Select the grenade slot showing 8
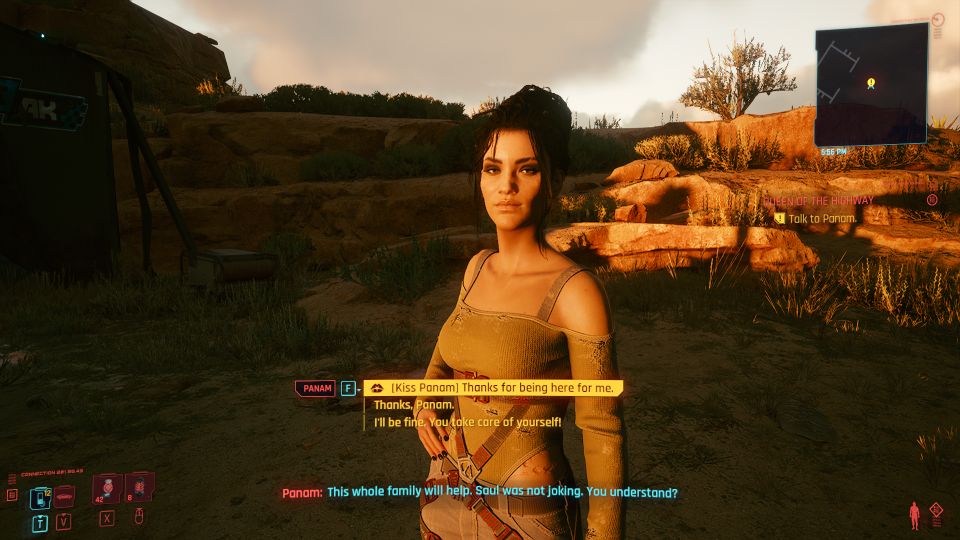 pyautogui.click(x=139, y=487)
